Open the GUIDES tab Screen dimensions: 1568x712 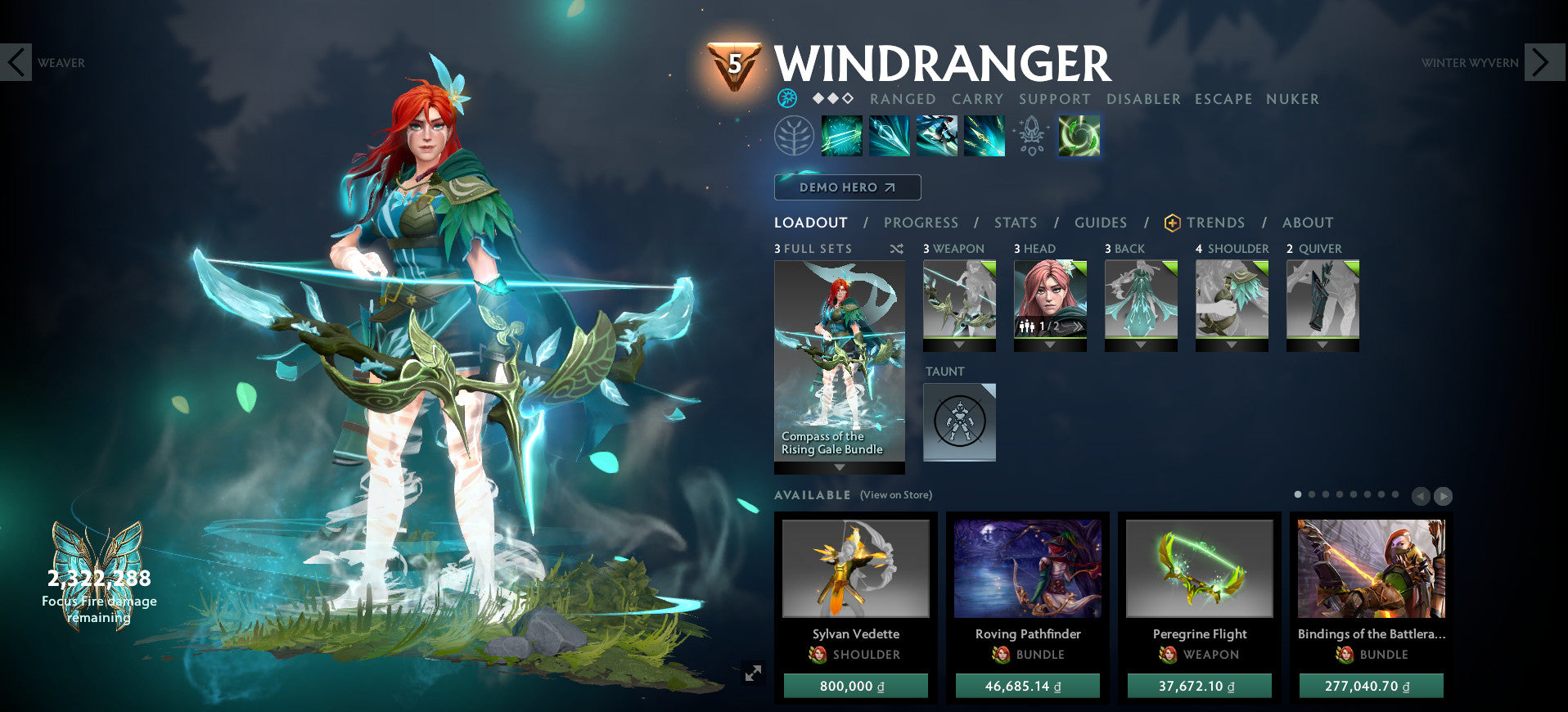click(1101, 223)
